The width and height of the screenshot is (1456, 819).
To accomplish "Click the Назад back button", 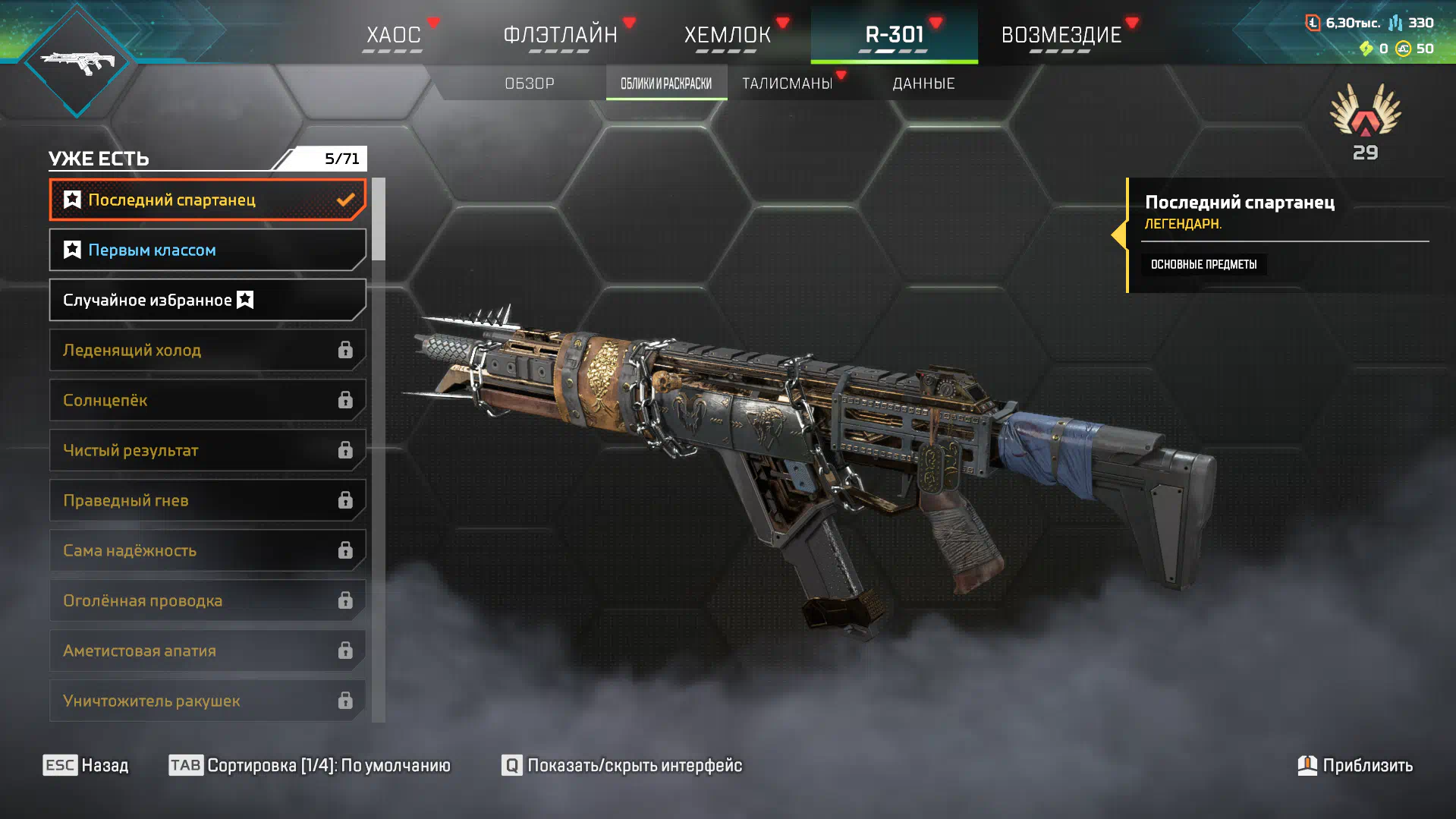I will pos(86,765).
